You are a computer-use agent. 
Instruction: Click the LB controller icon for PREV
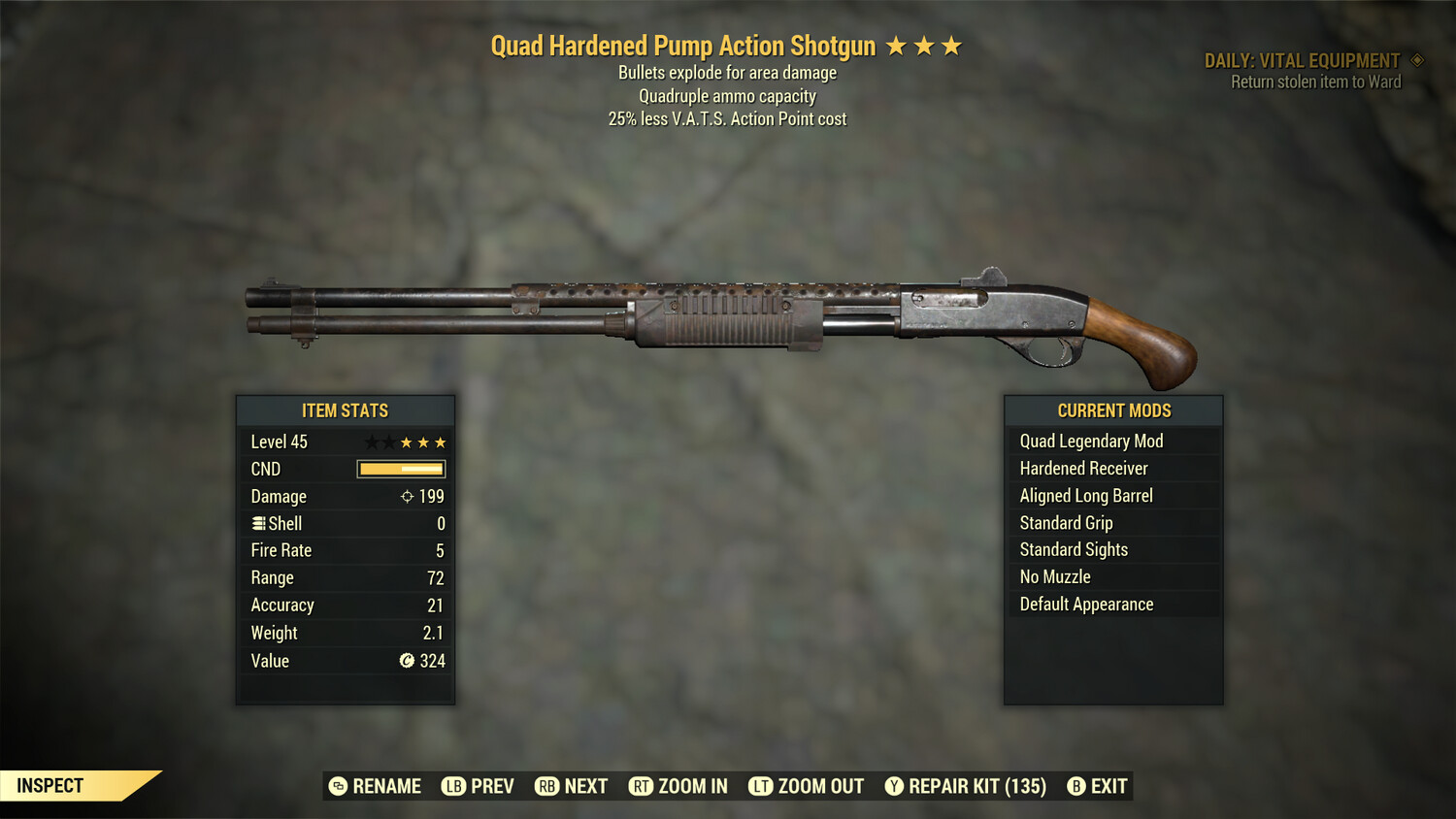point(452,786)
